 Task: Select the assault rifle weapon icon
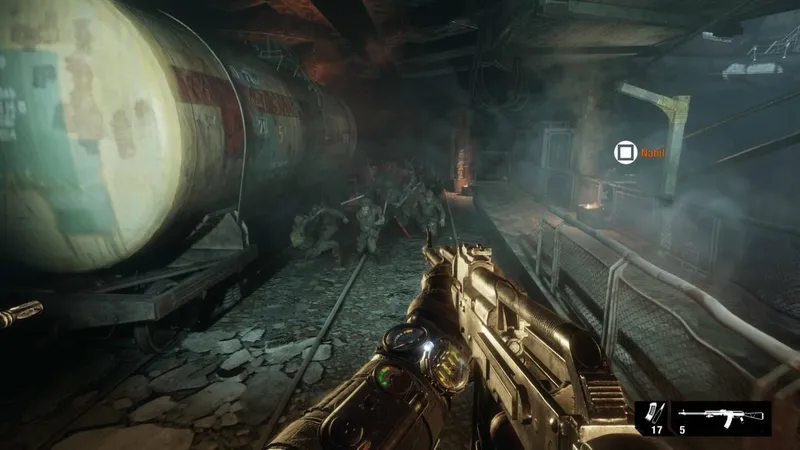pos(722,415)
